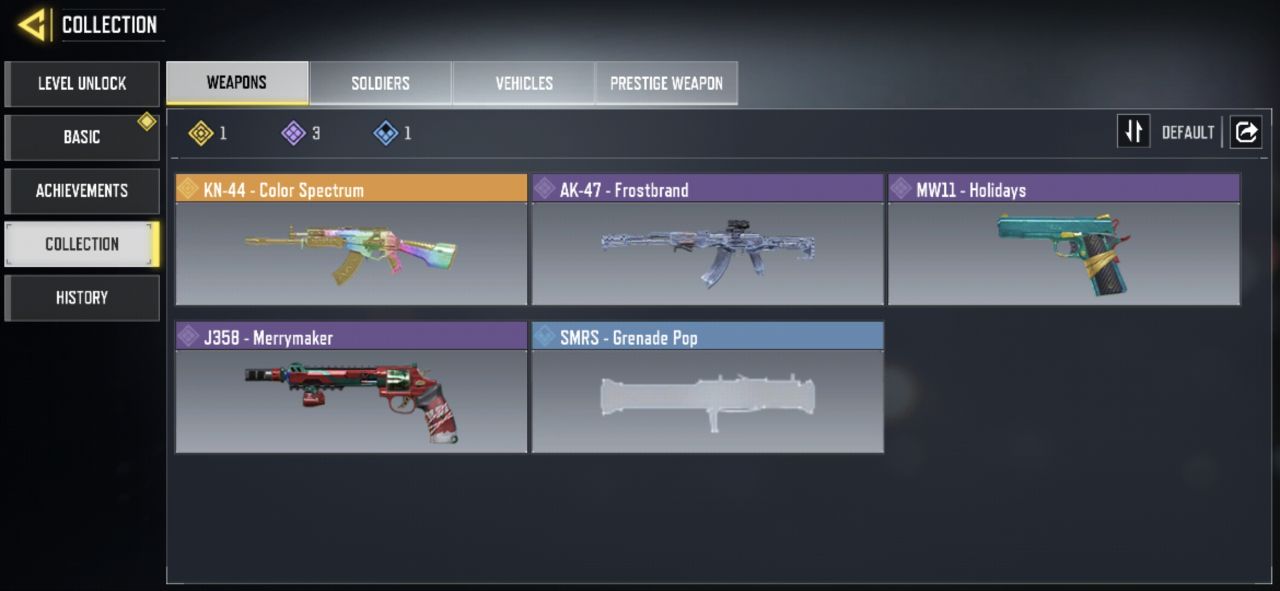The height and width of the screenshot is (591, 1280).
Task: Go back using the yellow arrow
Action: point(33,24)
